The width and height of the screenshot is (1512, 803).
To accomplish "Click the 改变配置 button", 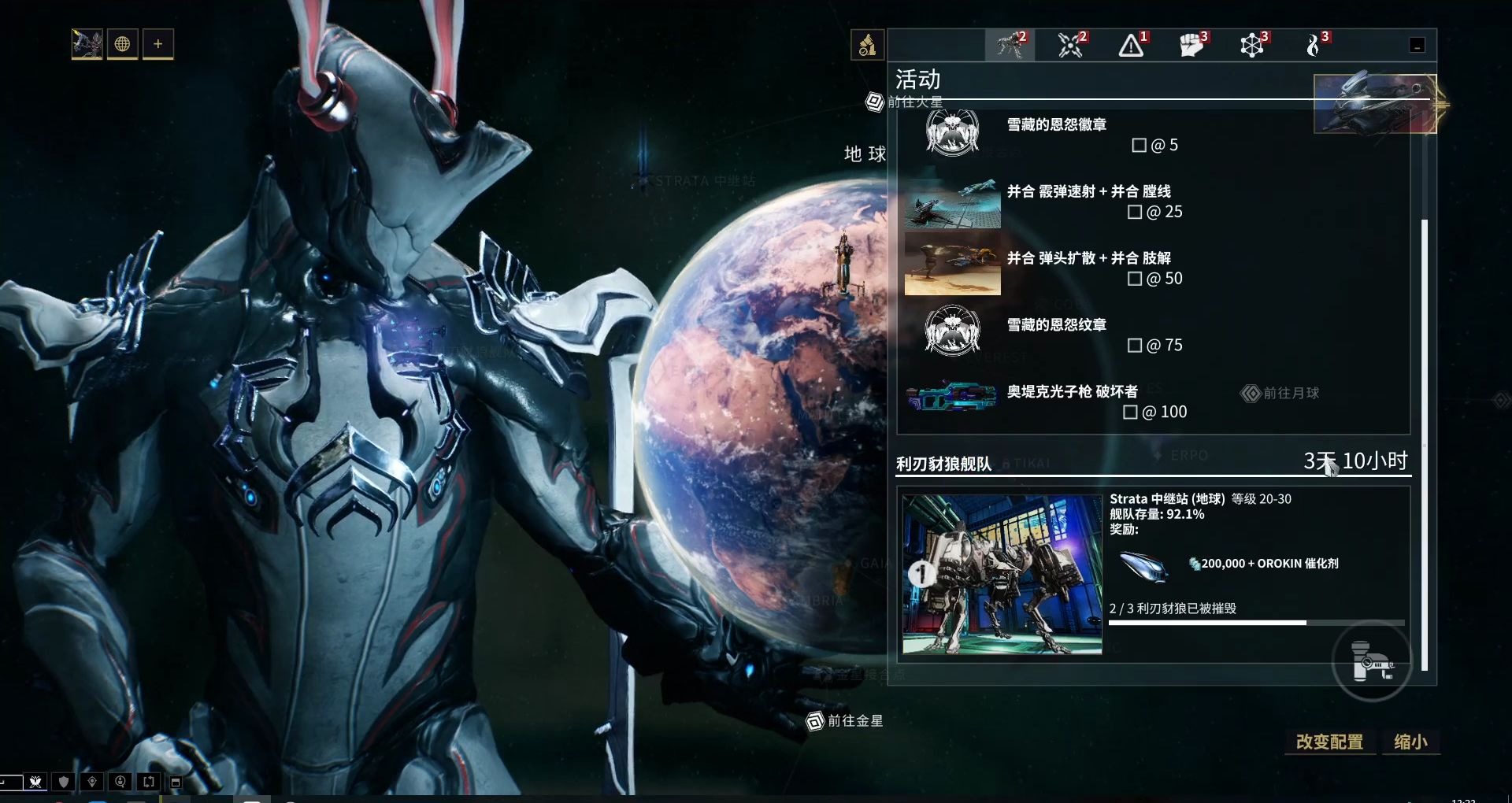I will pyautogui.click(x=1329, y=742).
